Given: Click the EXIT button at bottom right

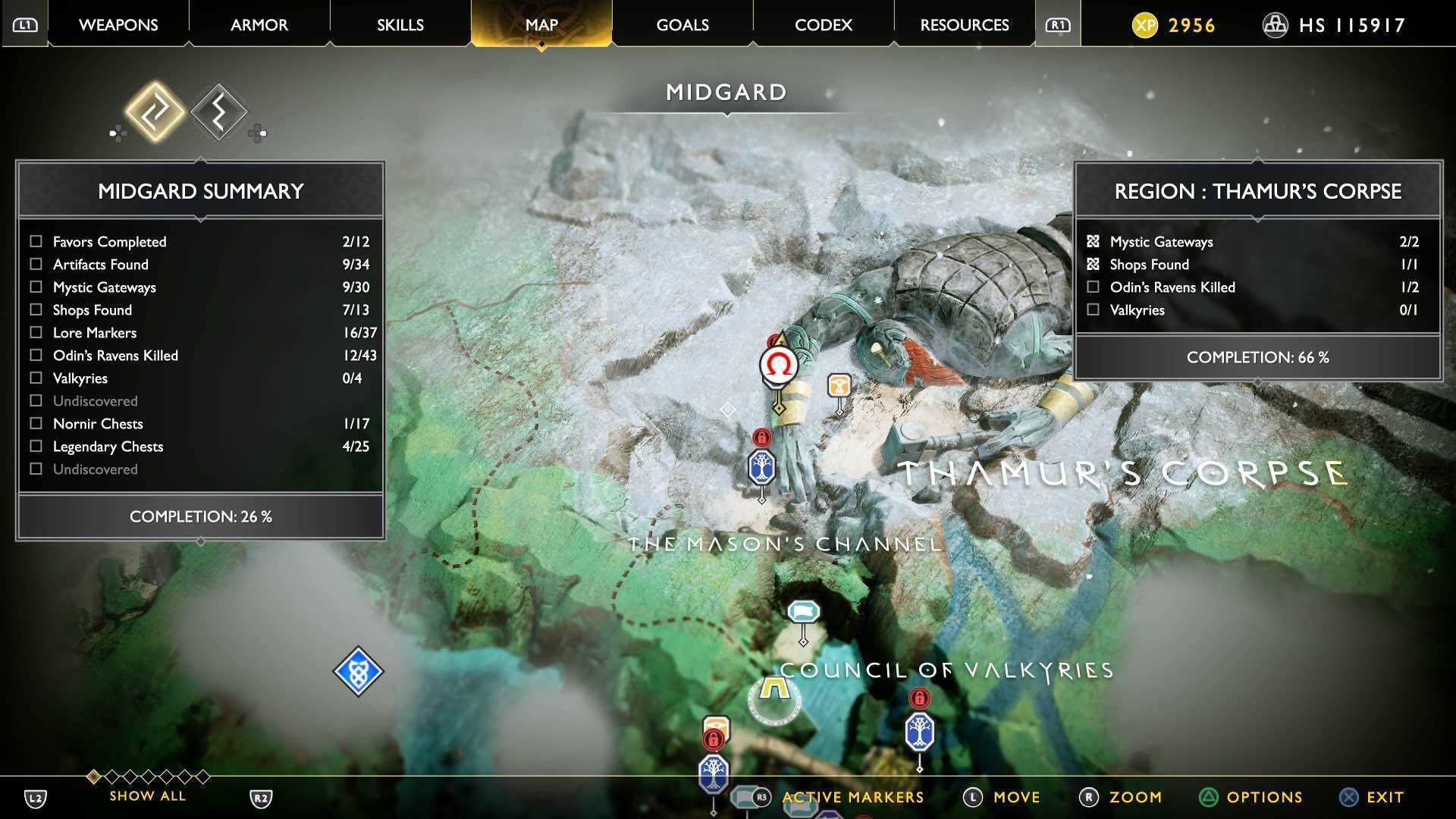Looking at the screenshot, I should (x=1382, y=797).
